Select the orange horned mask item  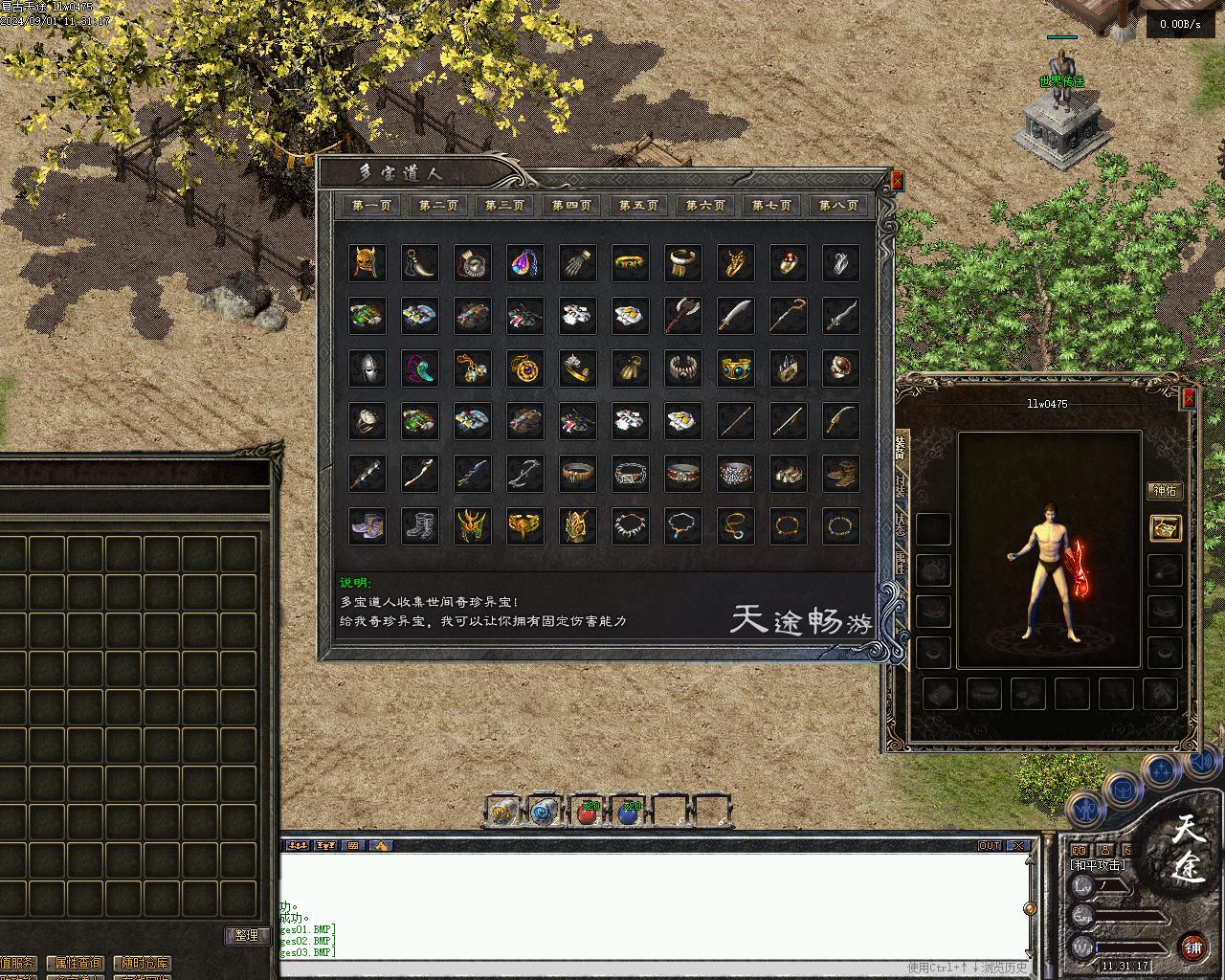coord(367,262)
